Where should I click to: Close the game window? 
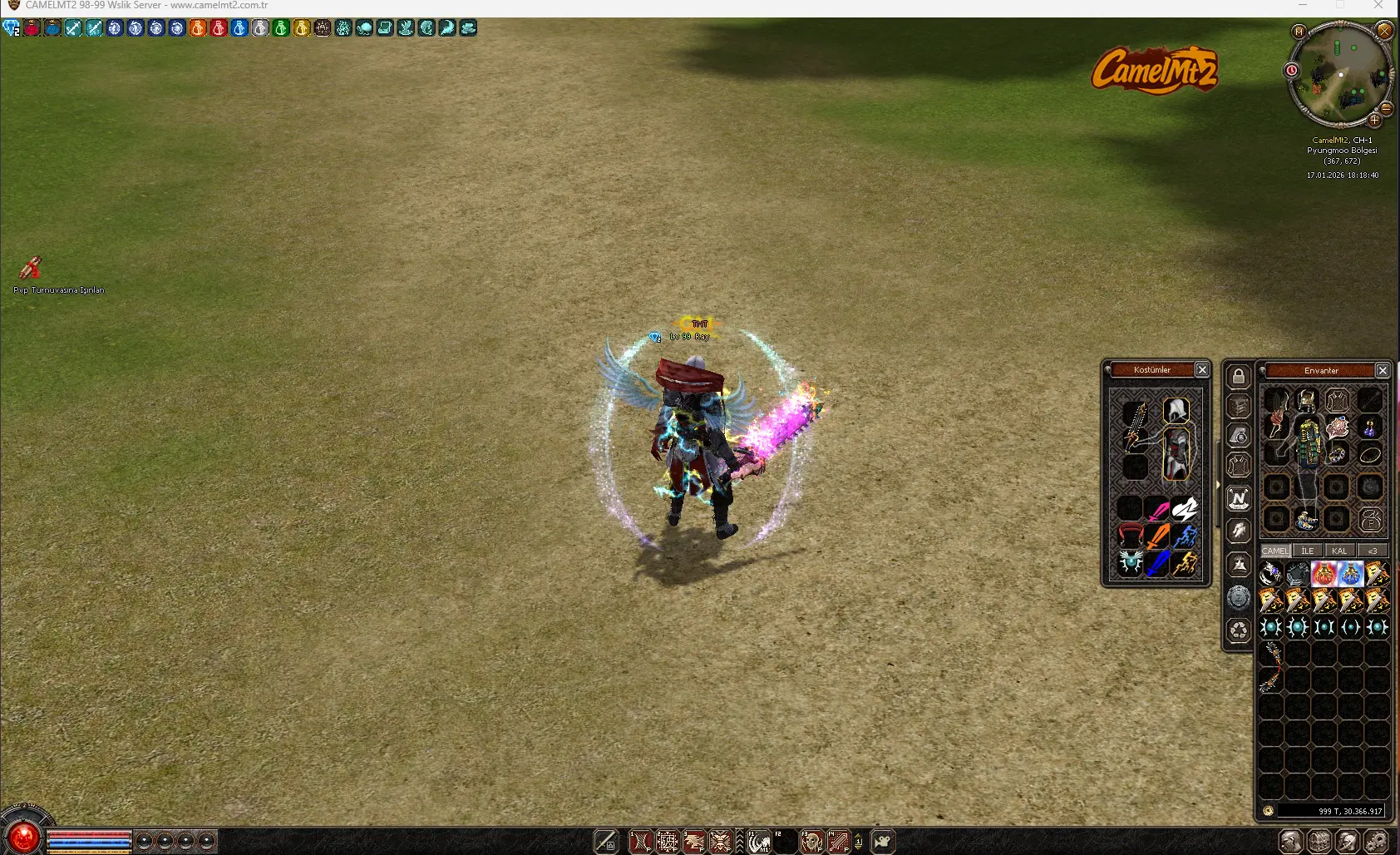pos(1378,6)
